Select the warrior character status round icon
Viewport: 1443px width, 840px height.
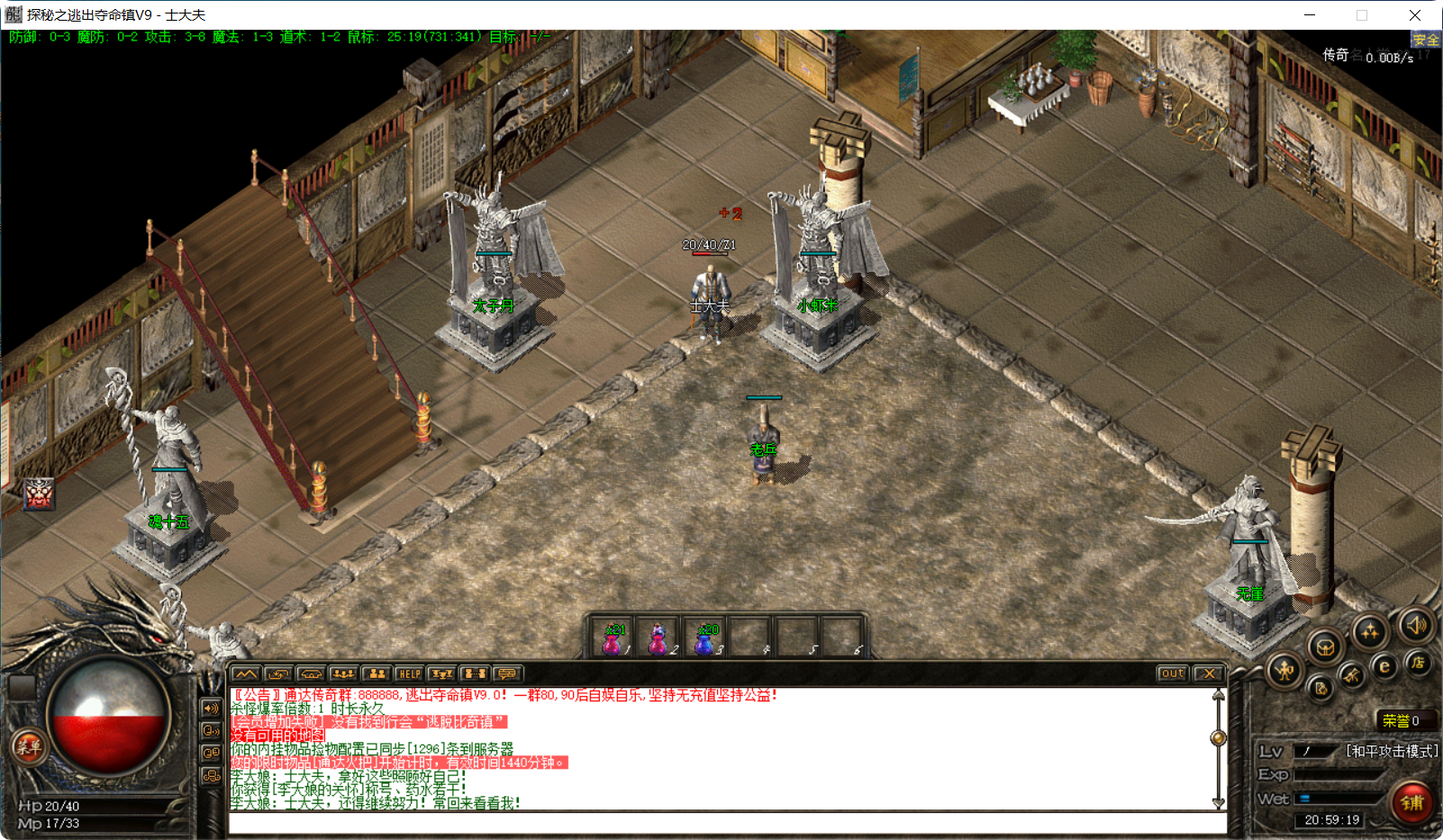click(x=1285, y=669)
